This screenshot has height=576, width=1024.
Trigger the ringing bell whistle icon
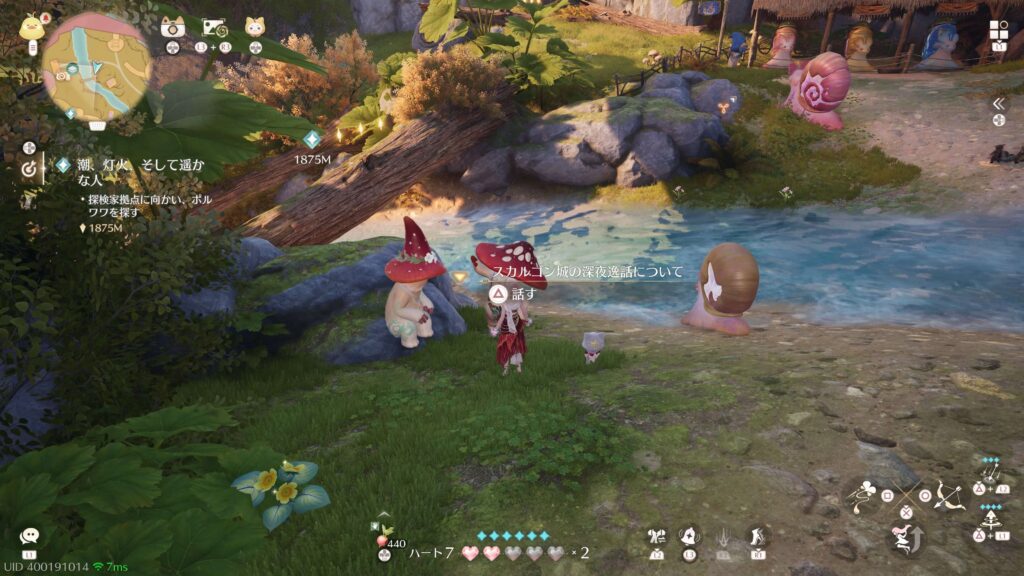coord(690,537)
